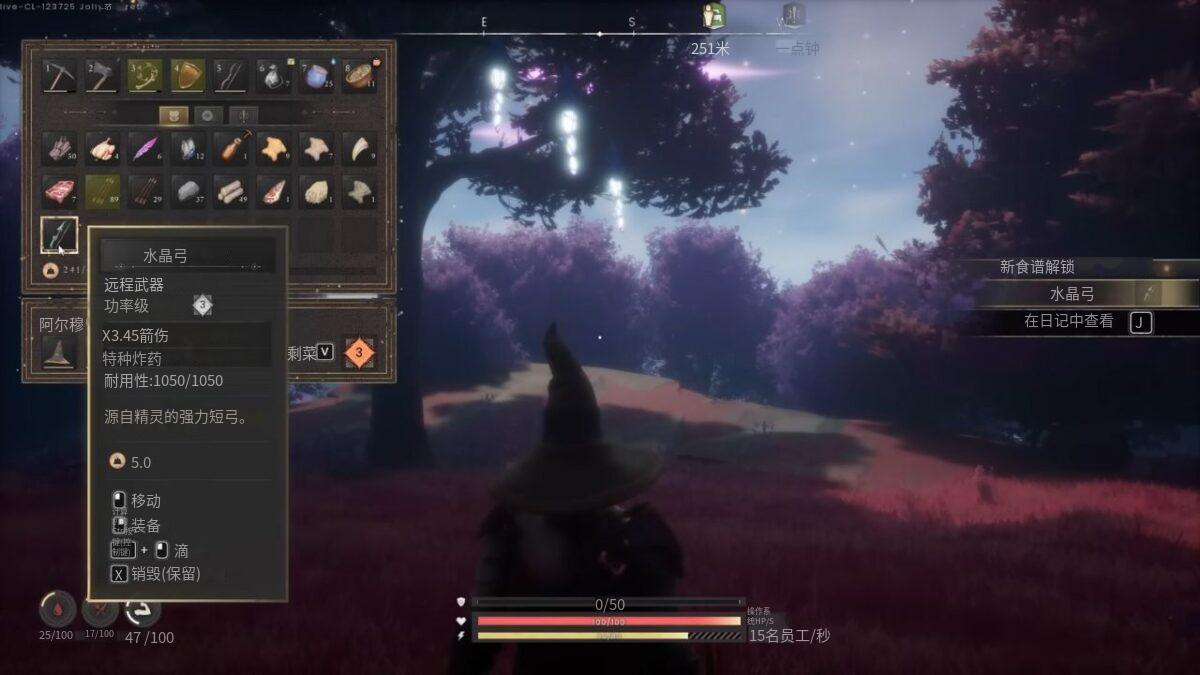Screen dimensions: 1200x675
Task: Select the food bowl in hotbar slot 8
Action: (360, 76)
